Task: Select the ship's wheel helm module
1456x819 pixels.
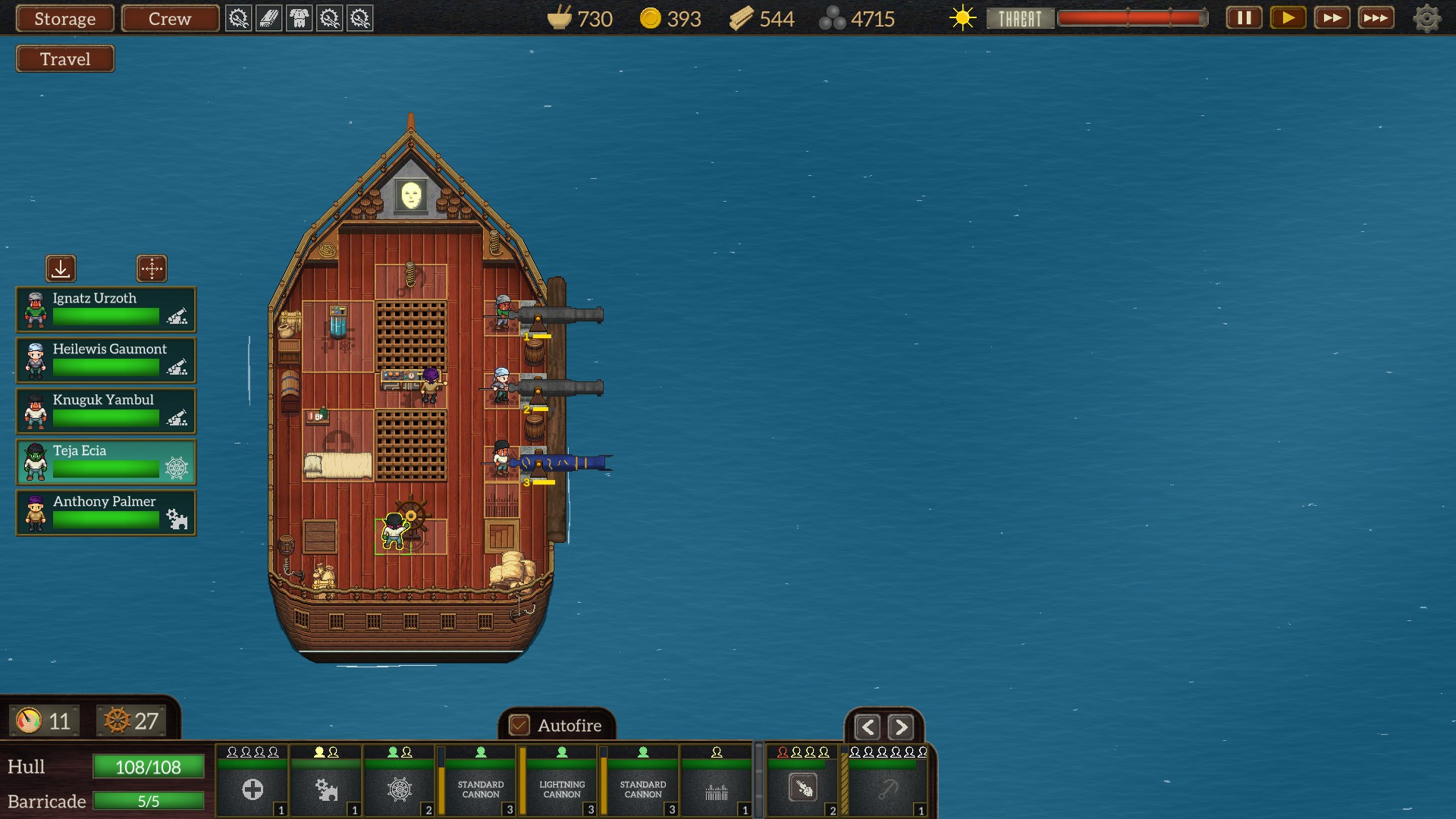Action: point(400,789)
